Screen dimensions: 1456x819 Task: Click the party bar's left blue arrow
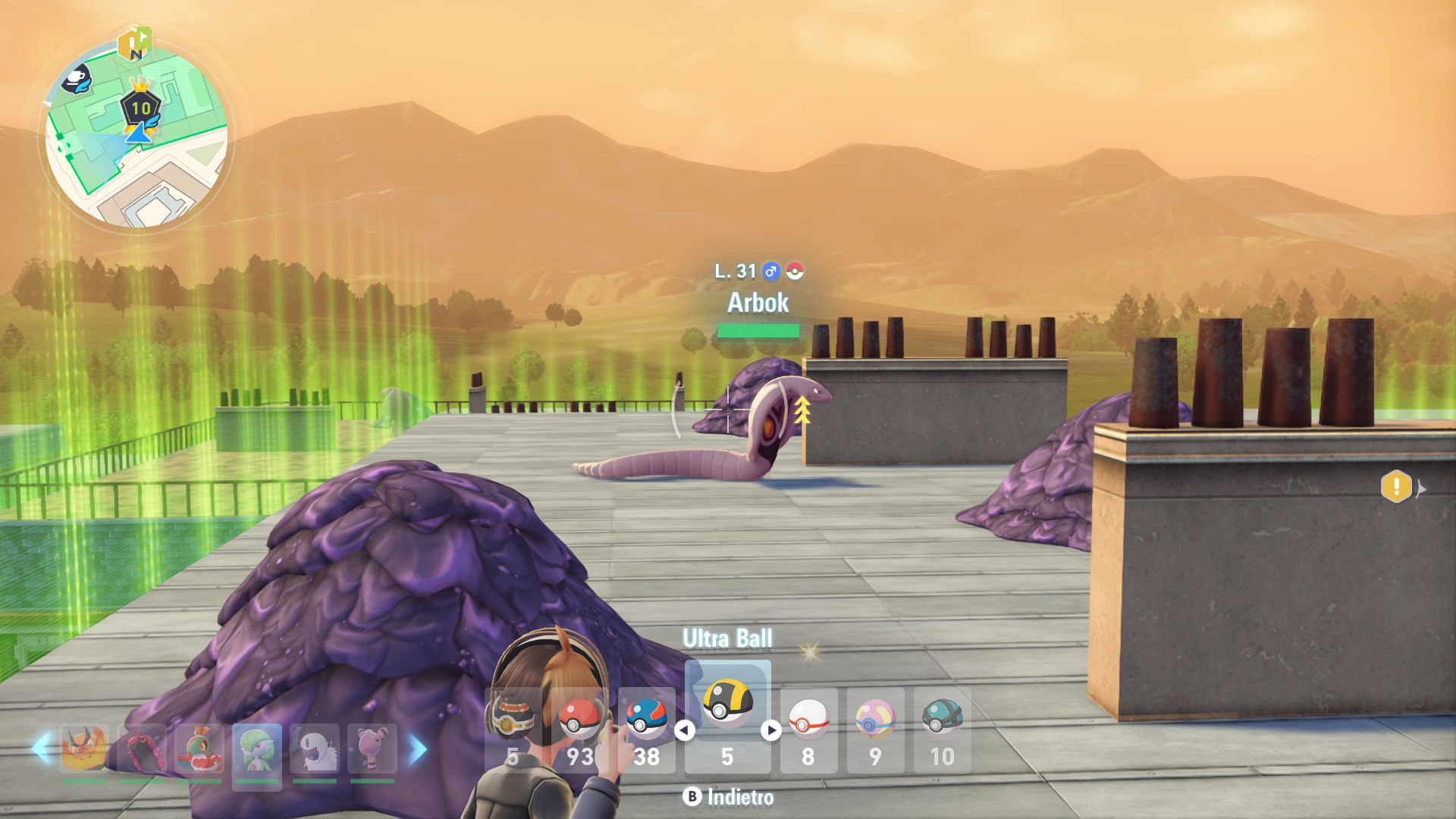coord(42,749)
